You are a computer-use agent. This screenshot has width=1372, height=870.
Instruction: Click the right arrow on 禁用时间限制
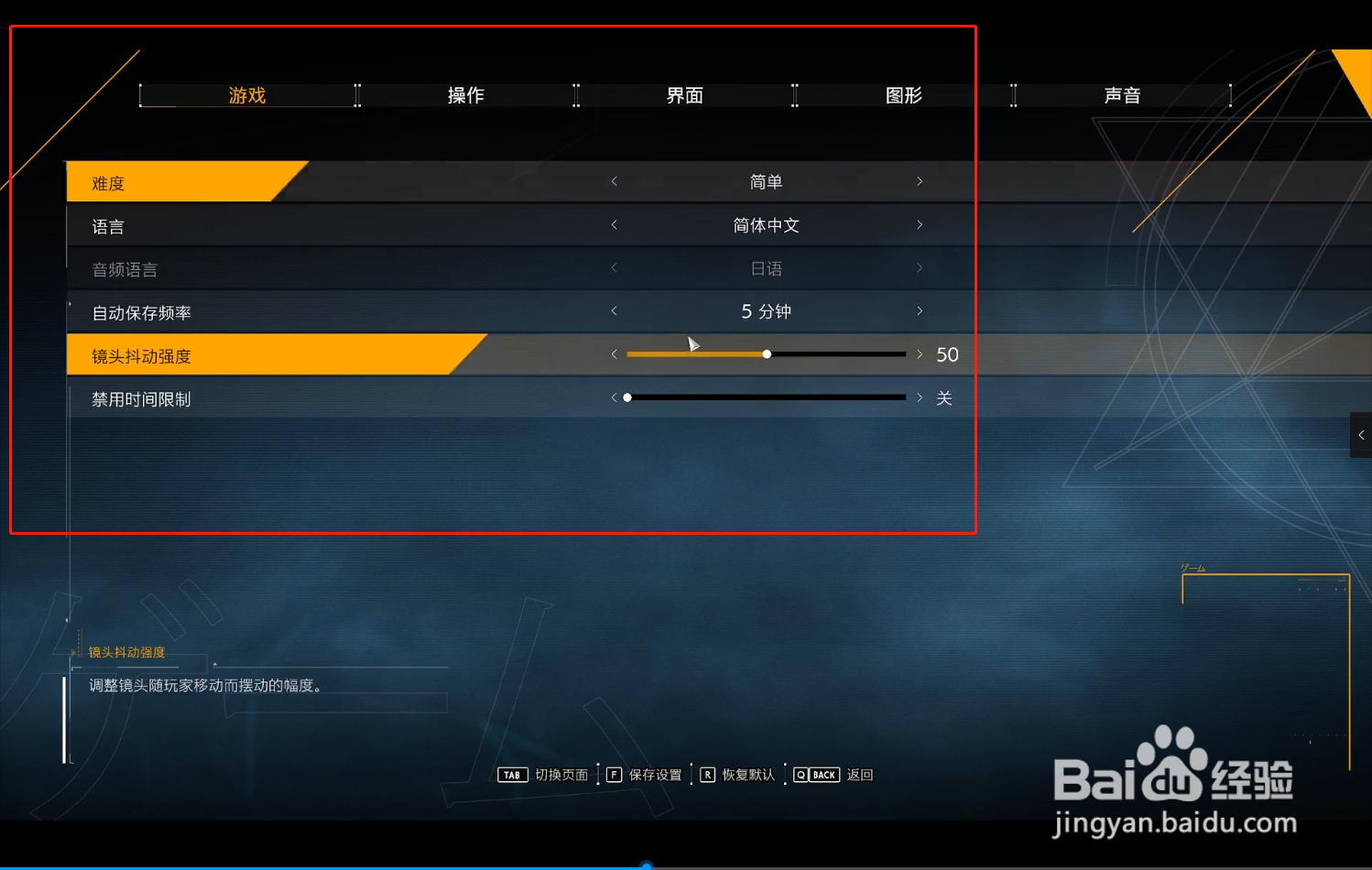coord(919,397)
